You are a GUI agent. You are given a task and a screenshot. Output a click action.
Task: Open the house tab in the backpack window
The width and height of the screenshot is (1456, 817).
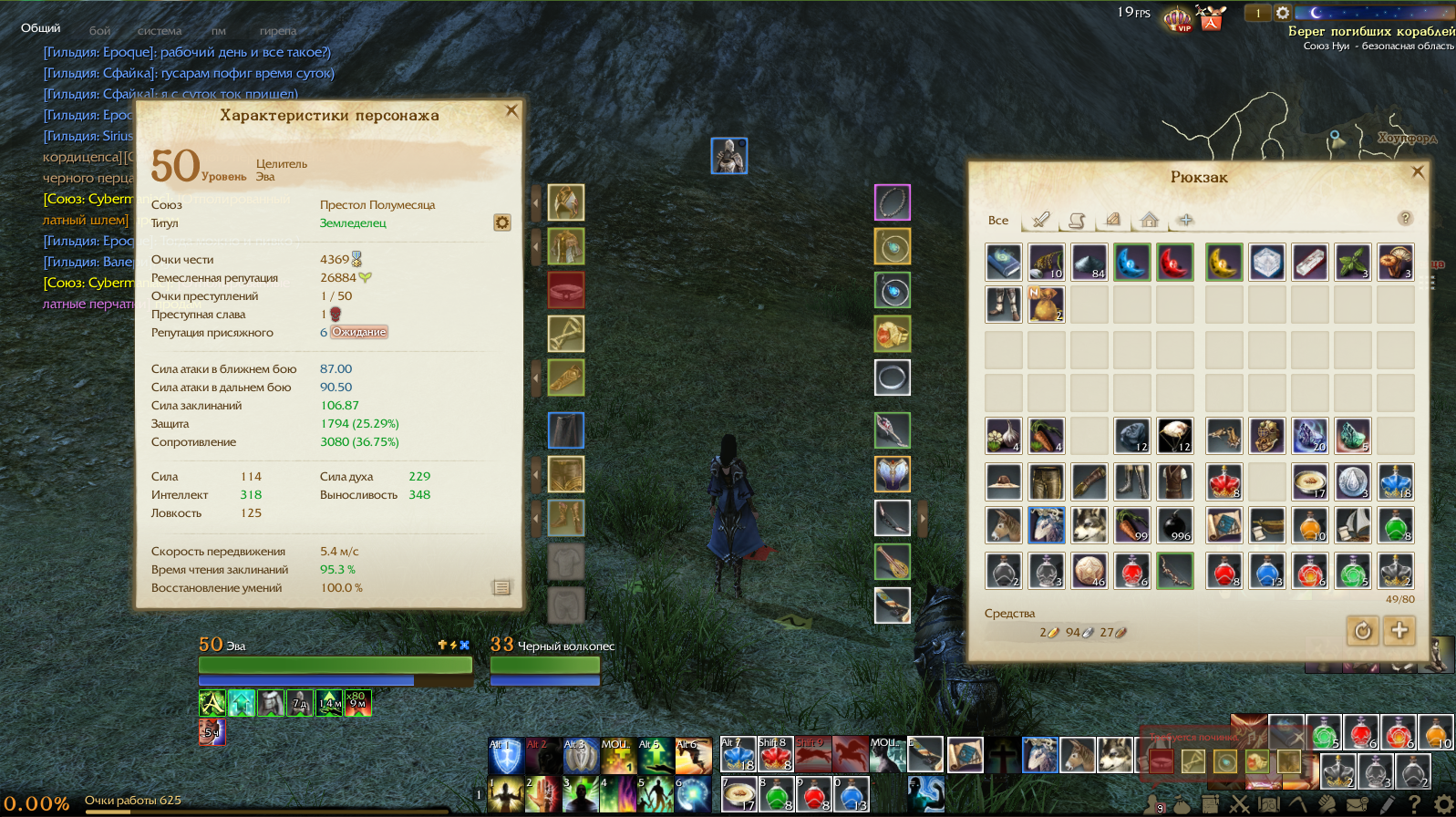click(x=1149, y=221)
